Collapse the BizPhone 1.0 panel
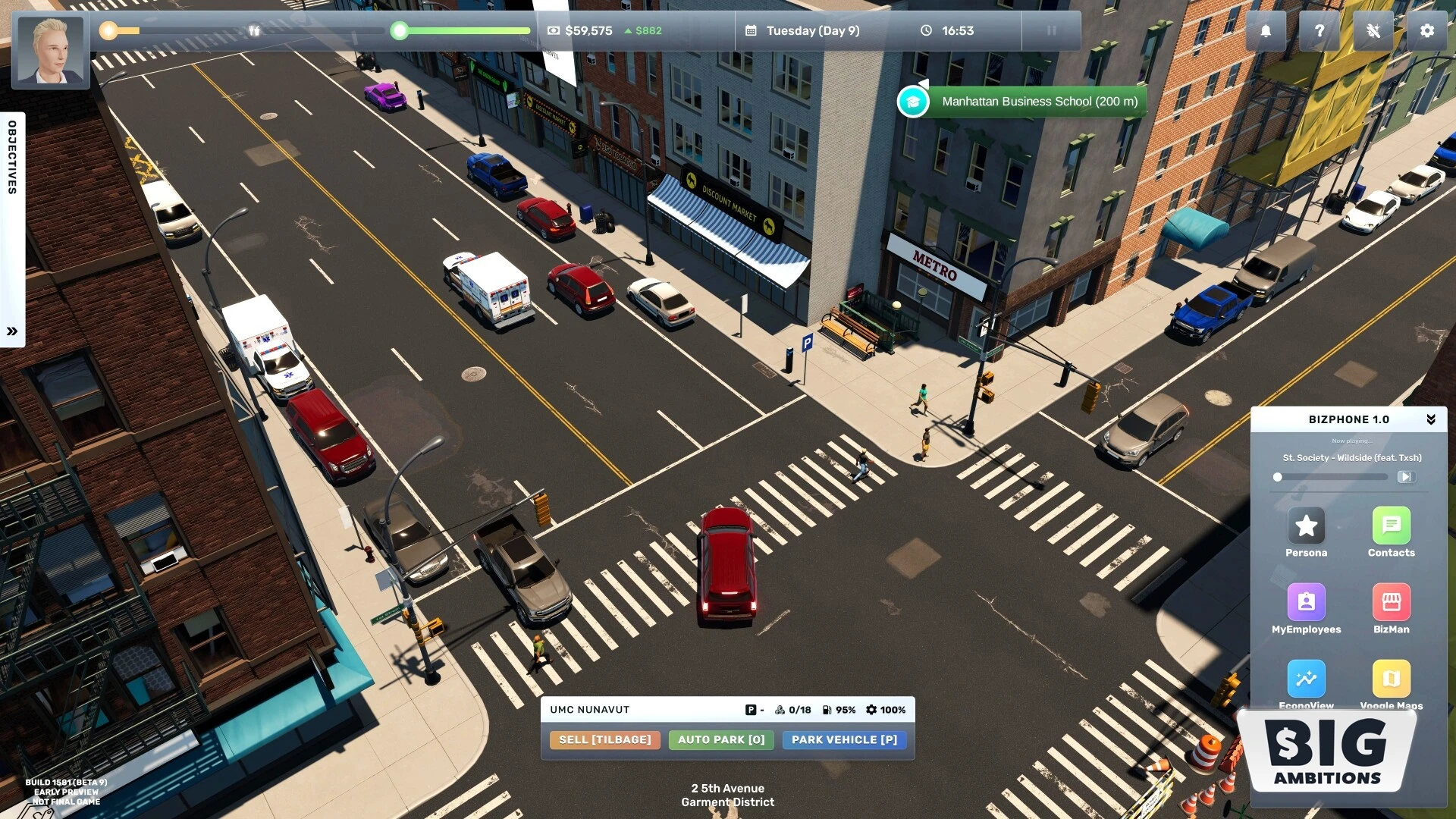This screenshot has height=819, width=1456. pyautogui.click(x=1430, y=419)
